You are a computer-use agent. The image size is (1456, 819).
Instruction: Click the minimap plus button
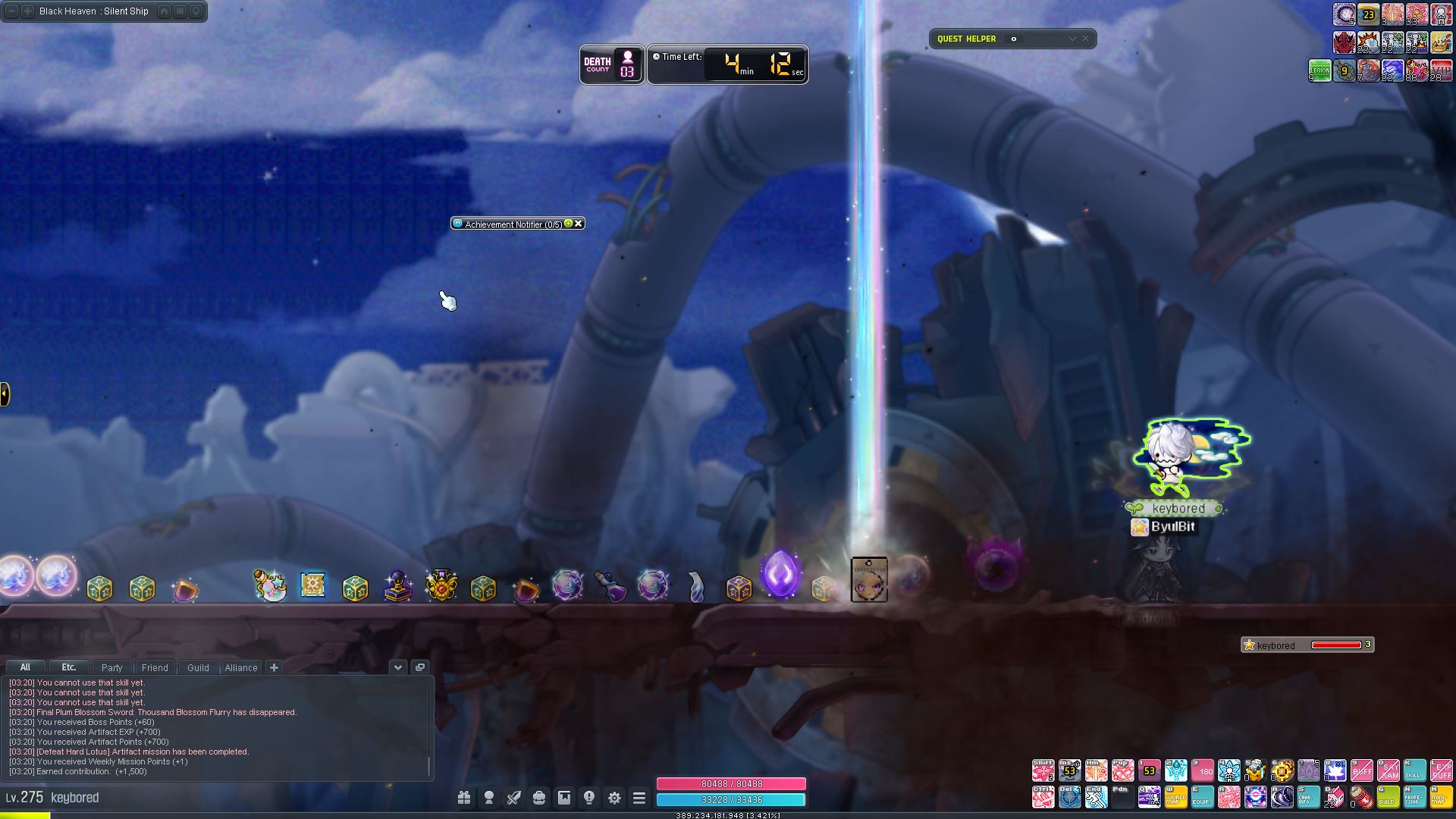pyautogui.click(x=27, y=11)
